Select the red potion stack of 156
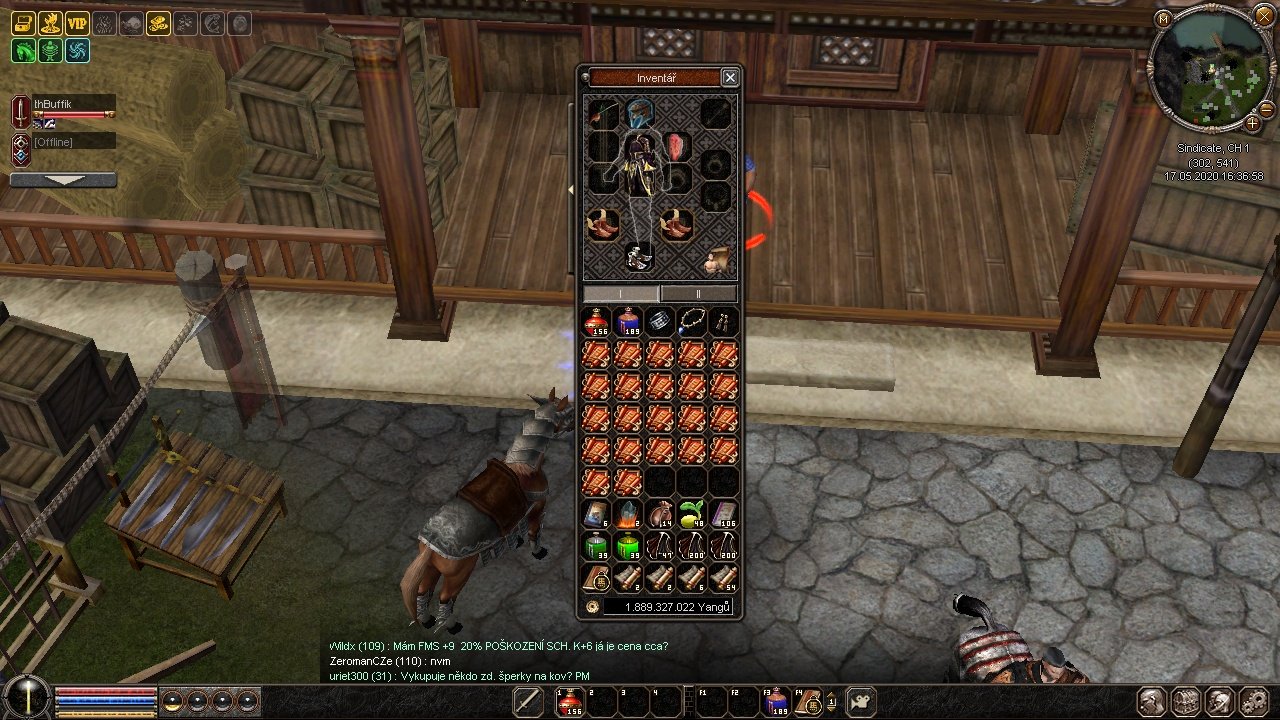 pos(596,322)
